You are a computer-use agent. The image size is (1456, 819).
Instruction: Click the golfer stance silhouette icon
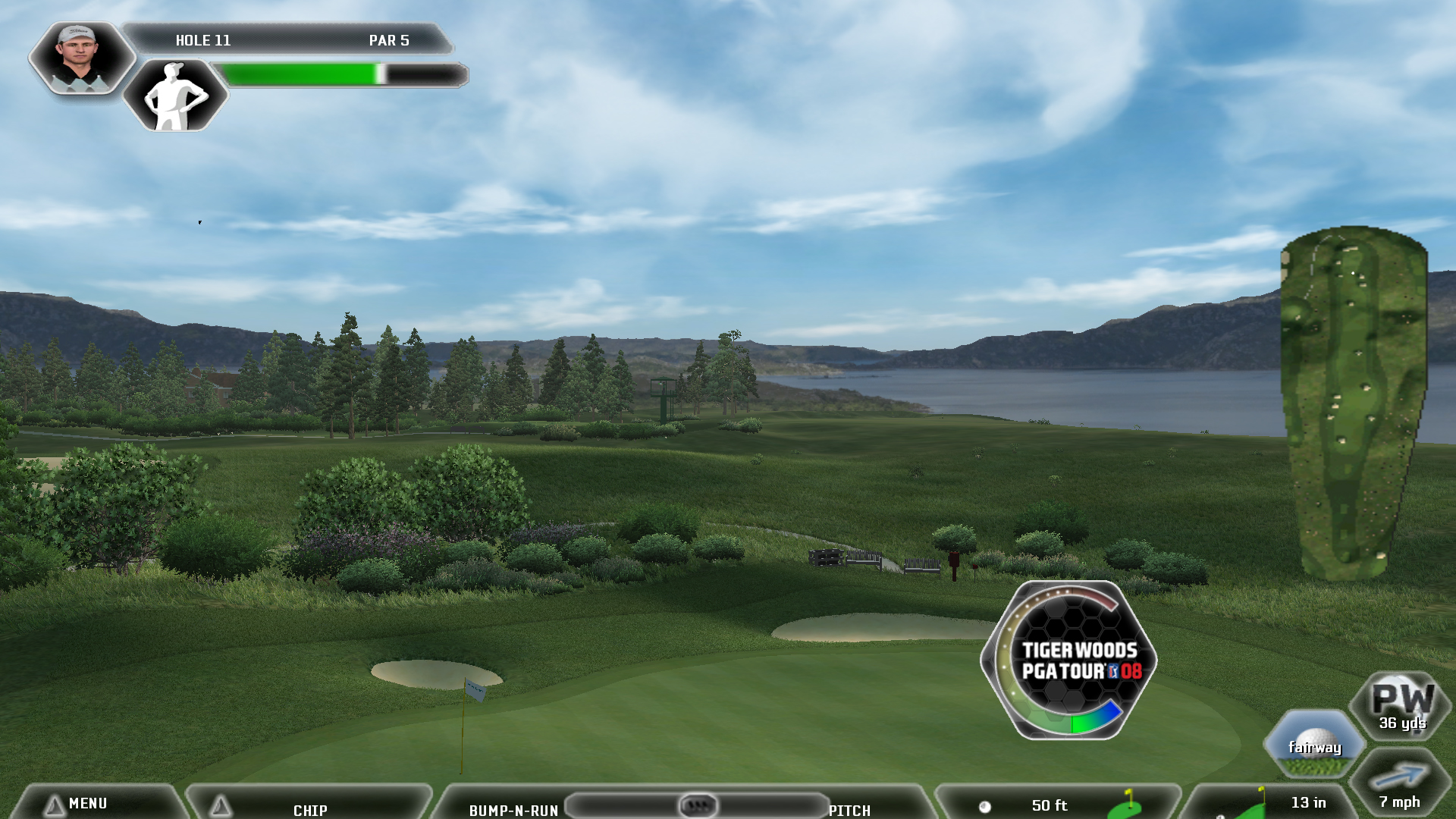point(175,96)
